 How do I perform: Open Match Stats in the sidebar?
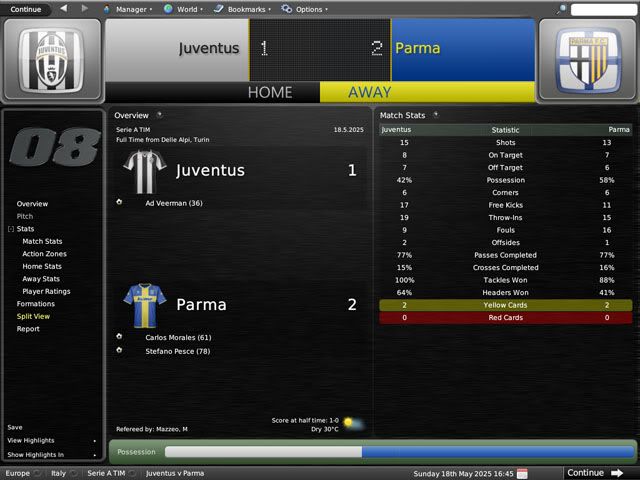(x=42, y=241)
